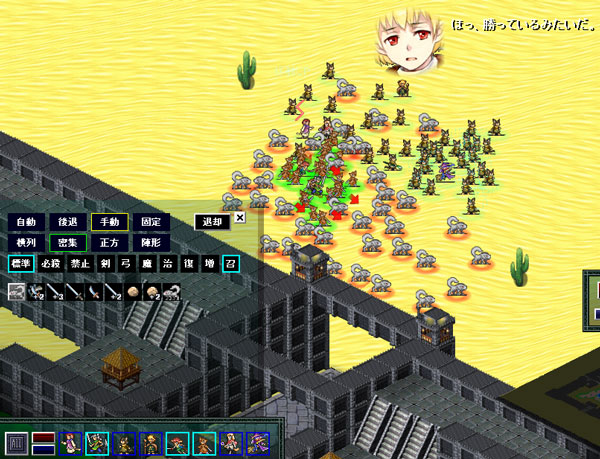This screenshot has width=600, height=459.
Task: Set units to 固定 (hold position)
Action: click(x=149, y=222)
